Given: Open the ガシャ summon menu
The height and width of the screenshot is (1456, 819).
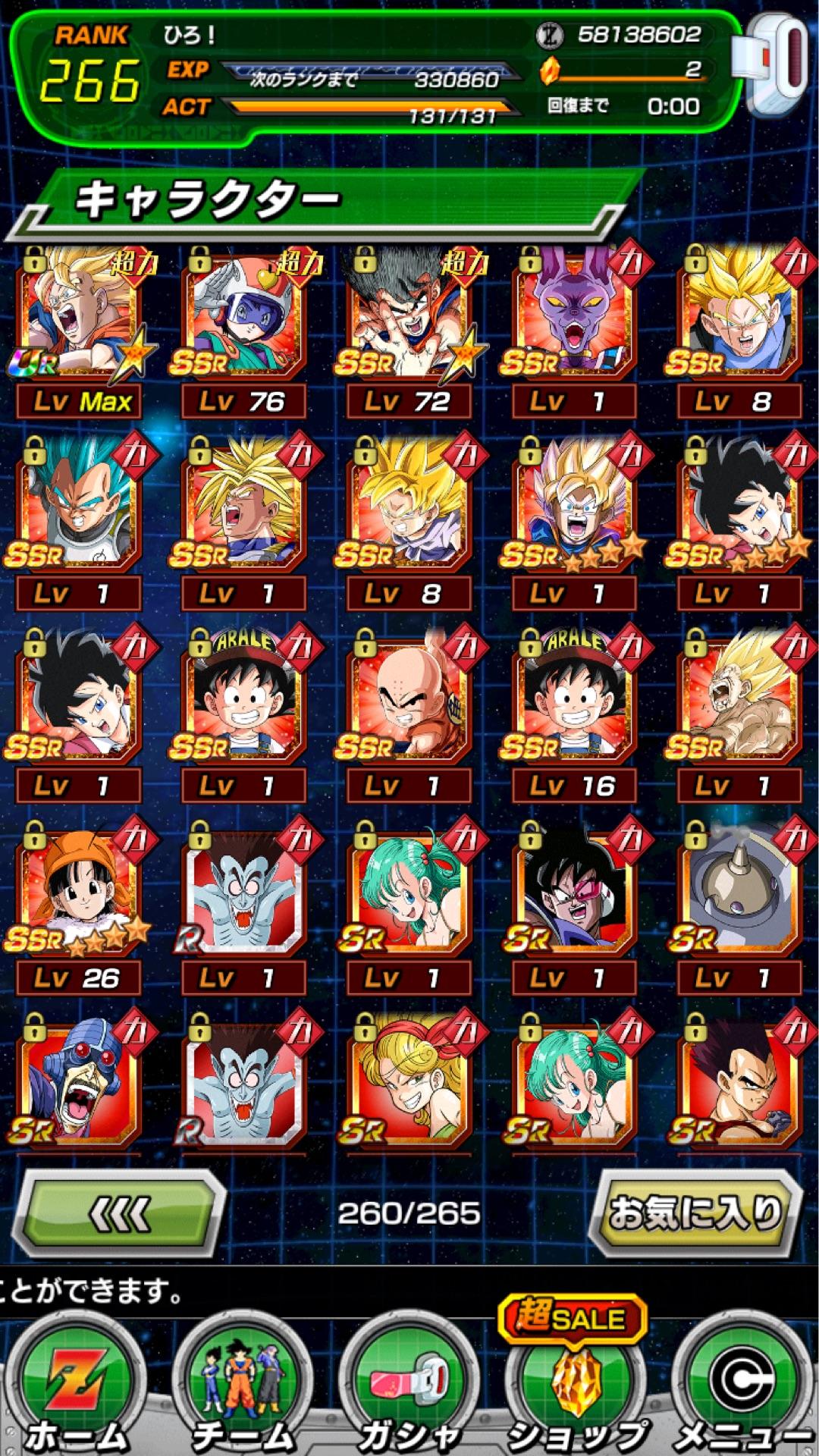Looking at the screenshot, I should (409, 1388).
